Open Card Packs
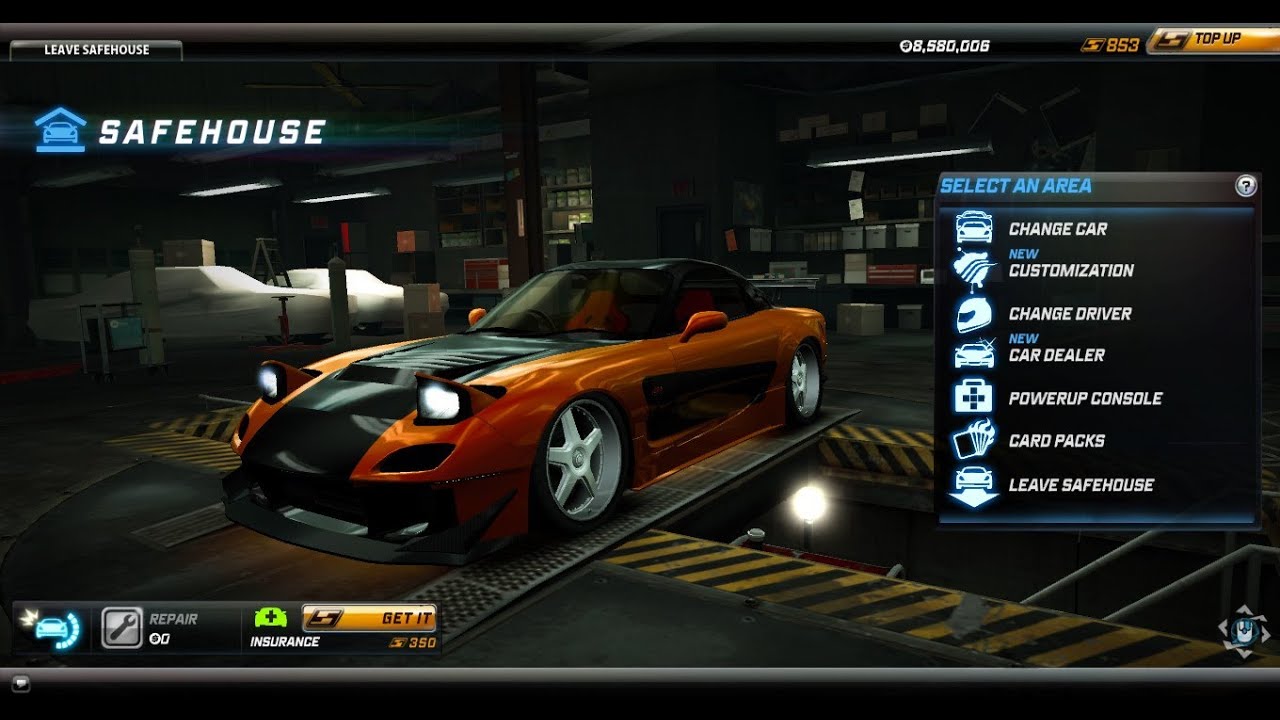 click(x=1056, y=441)
